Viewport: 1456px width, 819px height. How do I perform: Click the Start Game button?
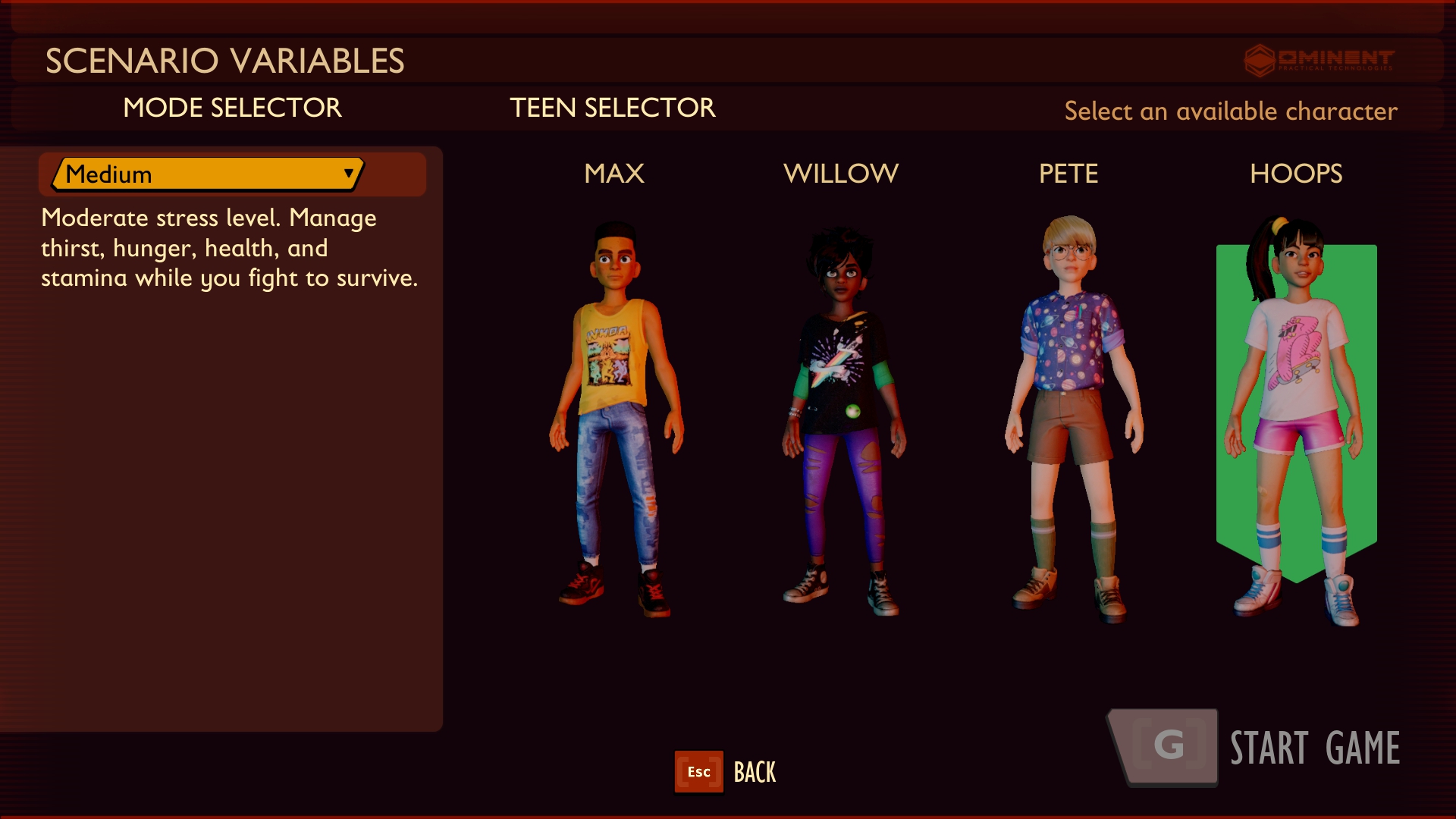1255,748
